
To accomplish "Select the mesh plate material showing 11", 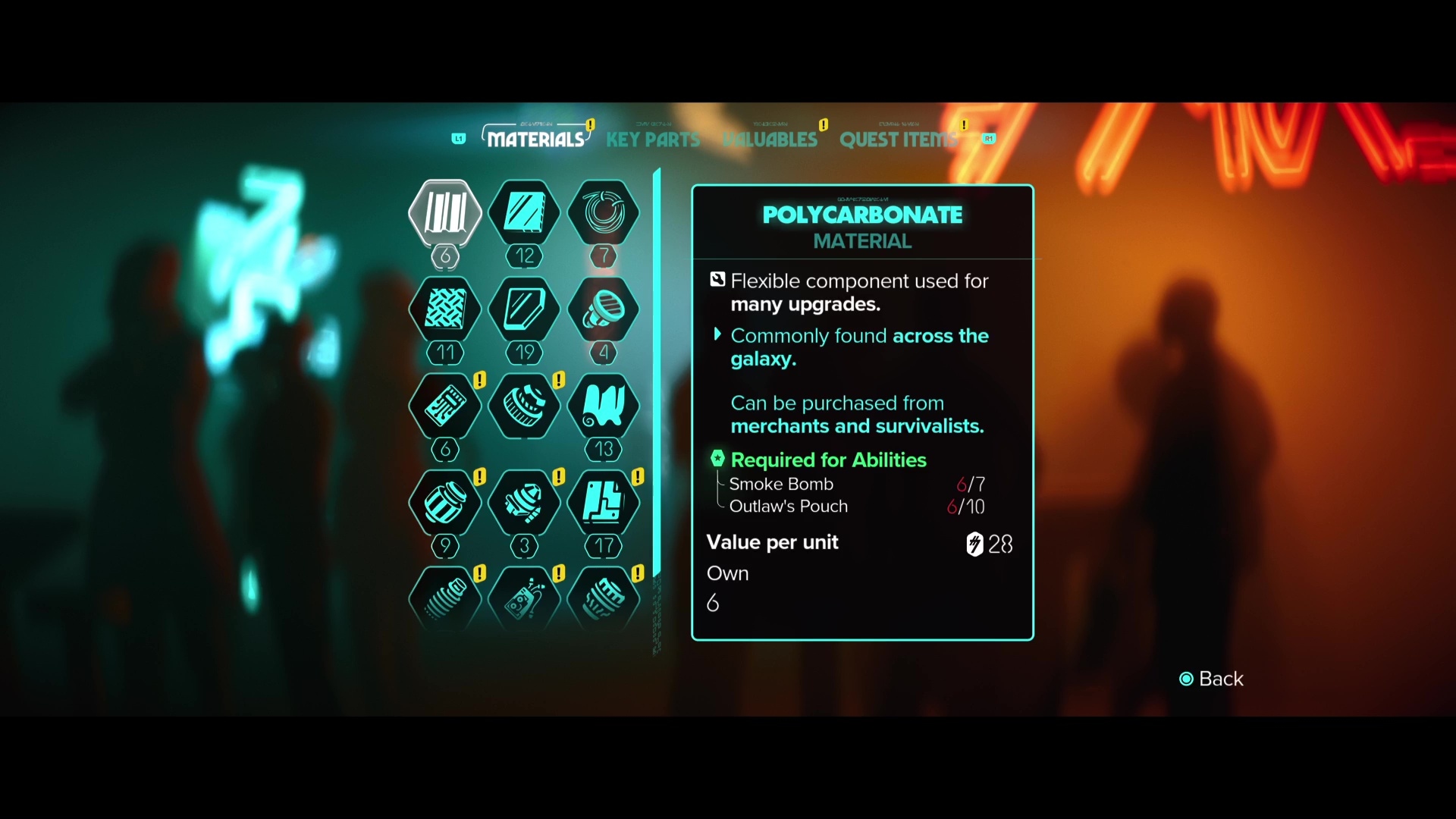I will (445, 309).
